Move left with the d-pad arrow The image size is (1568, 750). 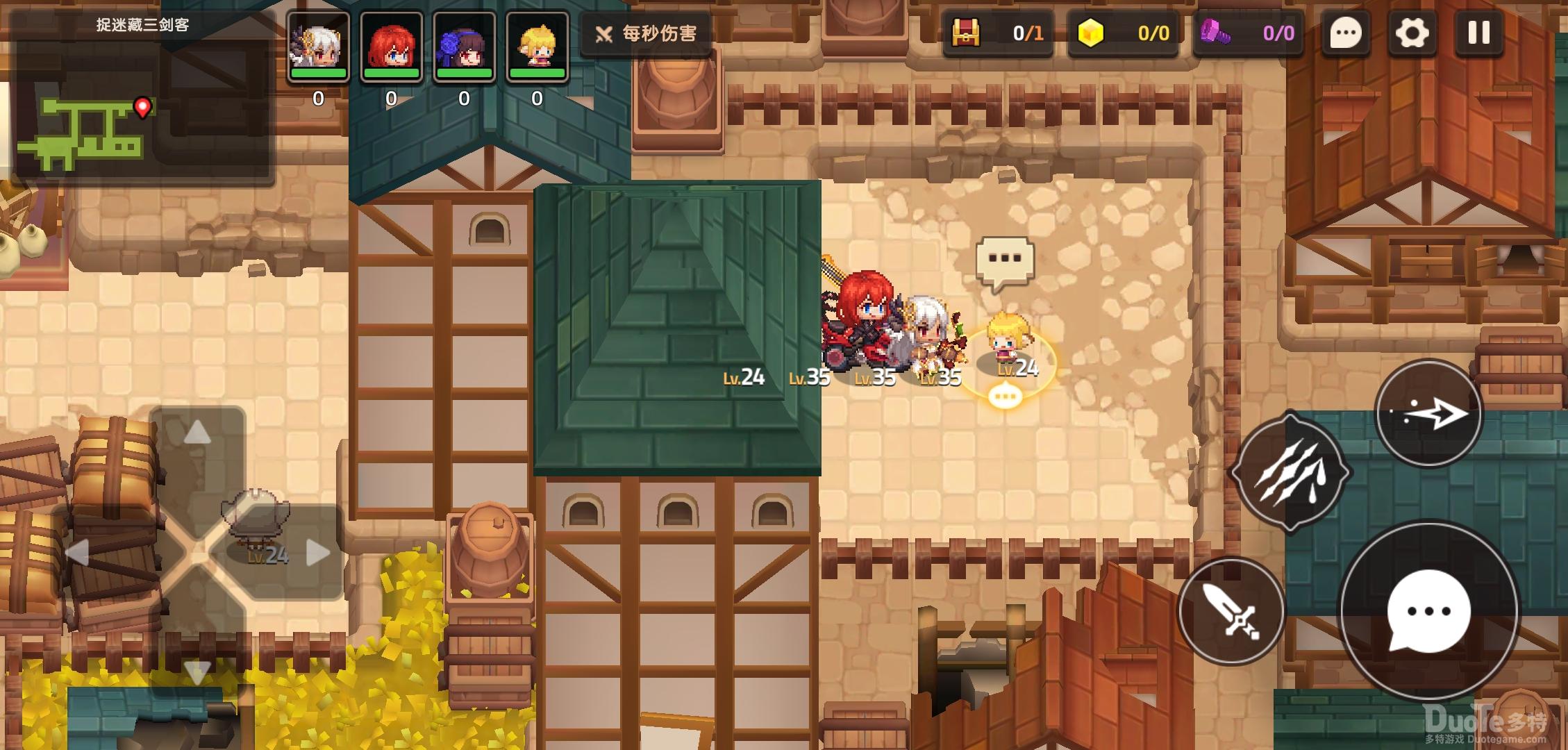click(77, 553)
